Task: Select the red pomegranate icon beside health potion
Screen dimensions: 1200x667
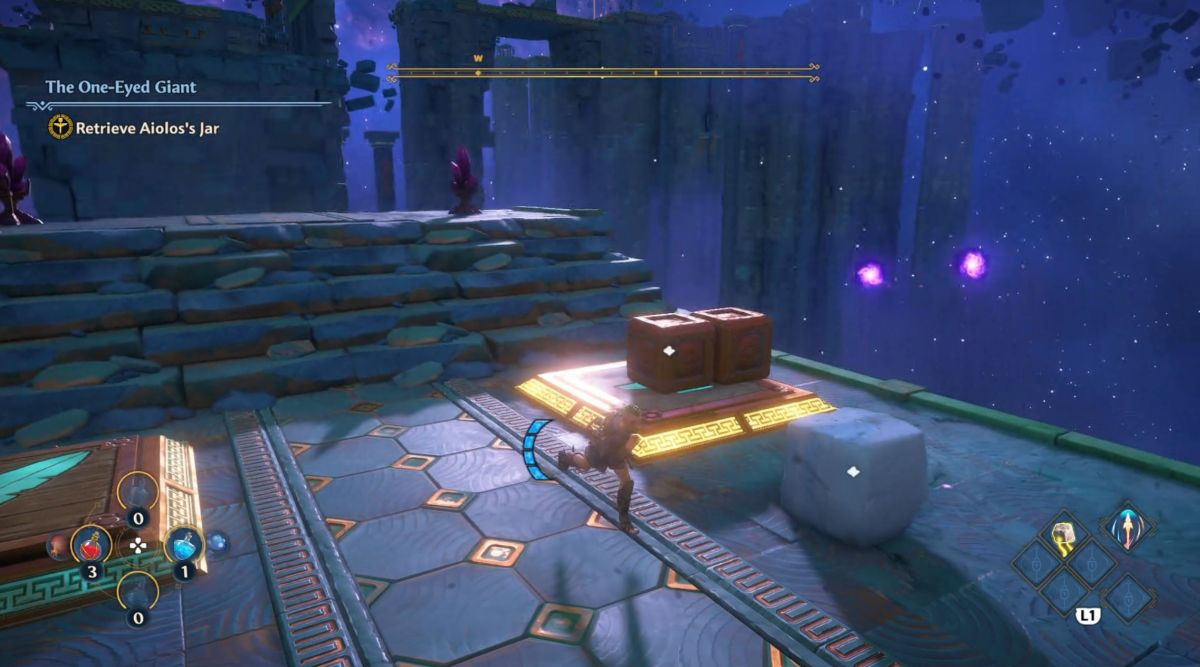Action: coord(57,546)
